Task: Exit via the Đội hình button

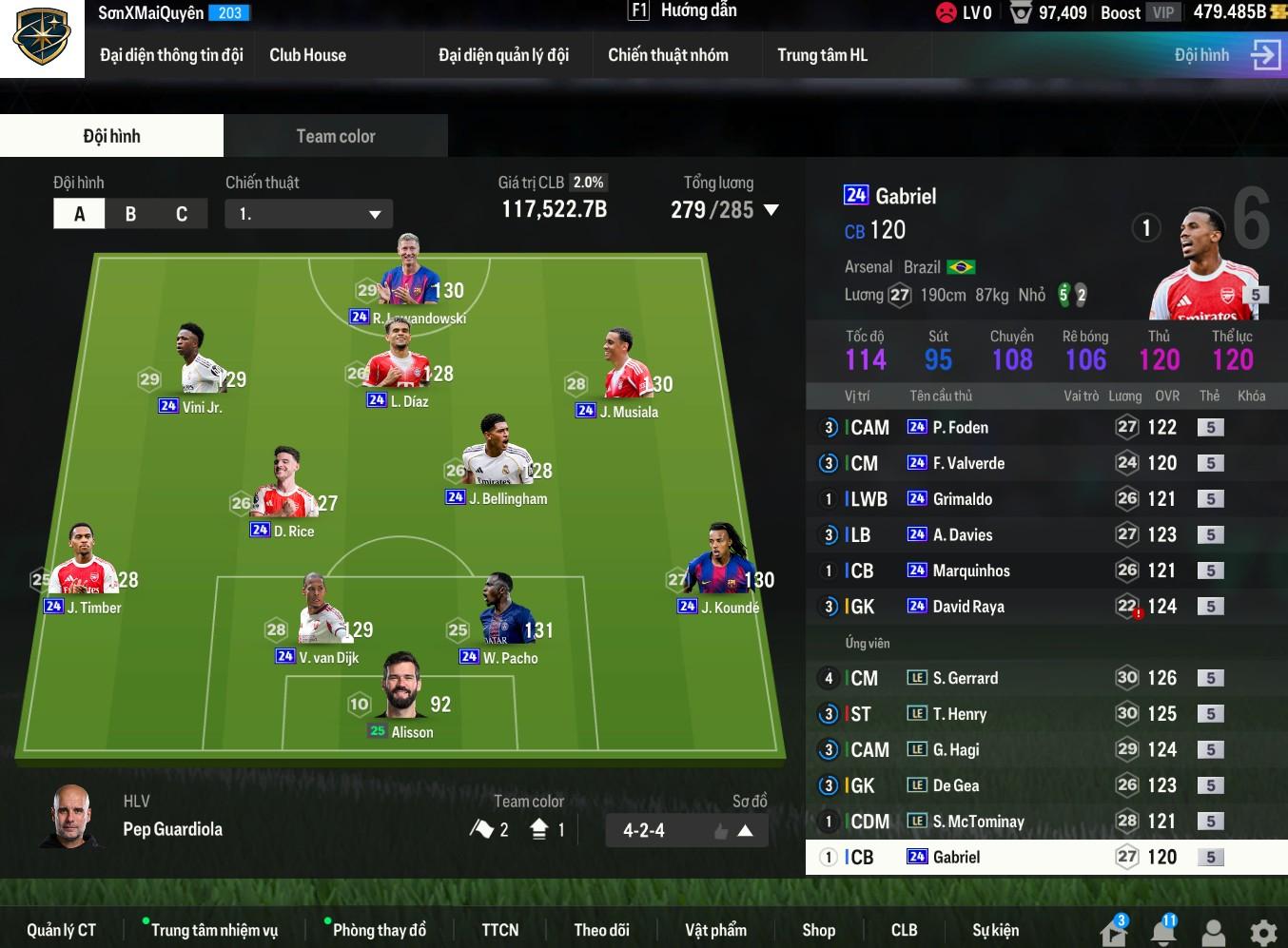Action: [1225, 55]
